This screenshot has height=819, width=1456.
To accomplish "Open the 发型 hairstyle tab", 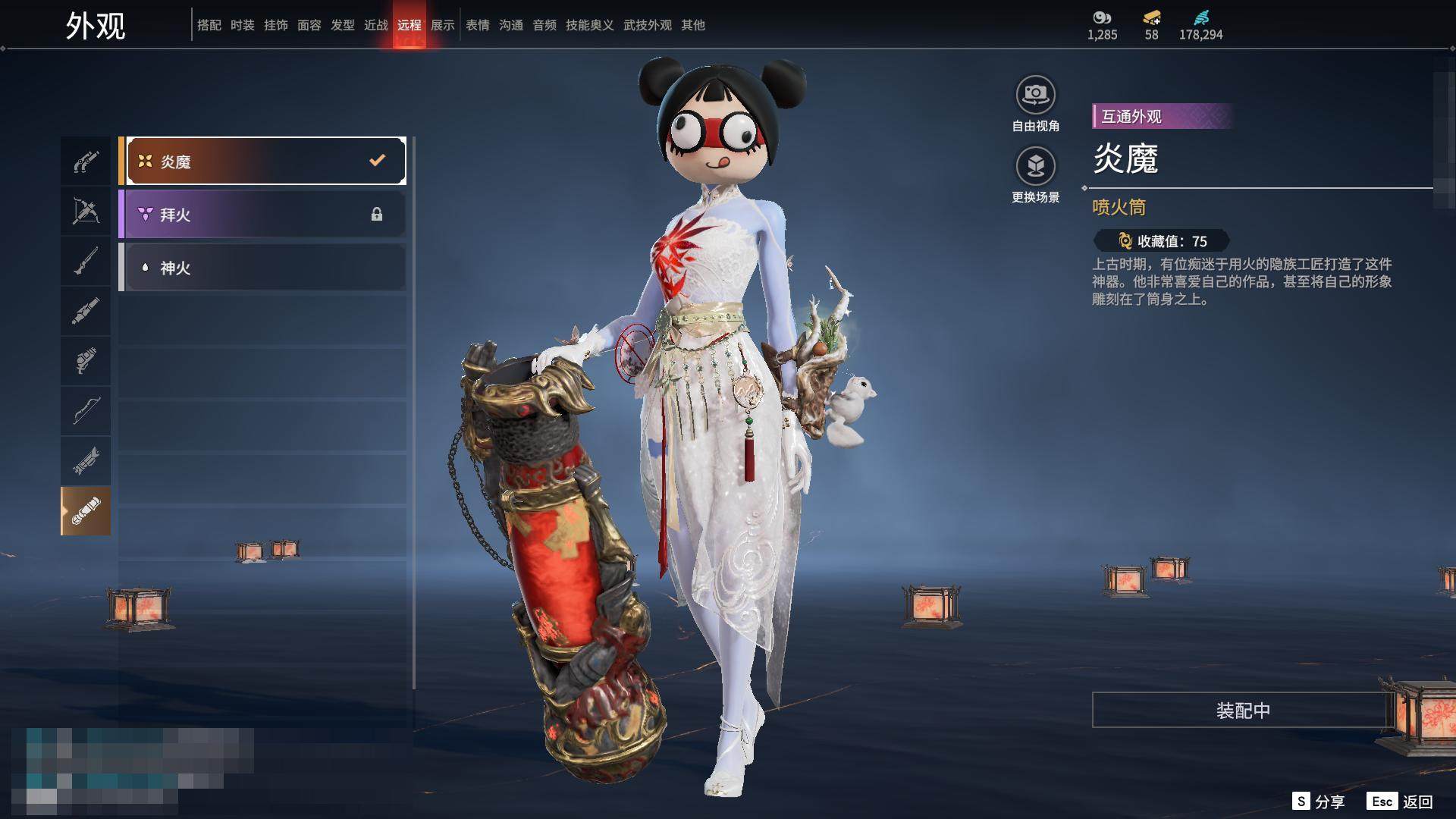I will tap(343, 25).
